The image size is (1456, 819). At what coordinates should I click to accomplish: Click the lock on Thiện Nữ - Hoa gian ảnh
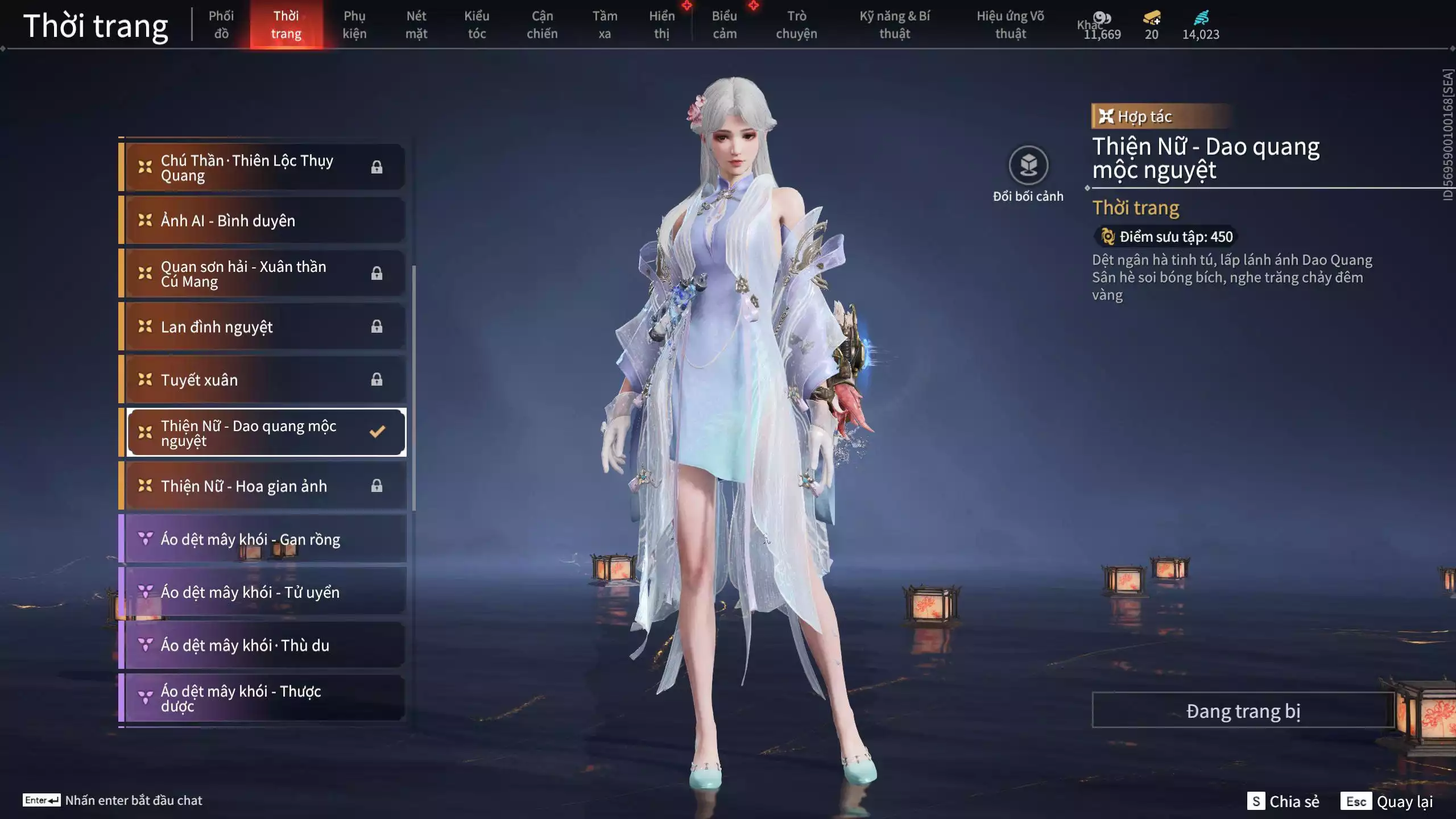377,486
